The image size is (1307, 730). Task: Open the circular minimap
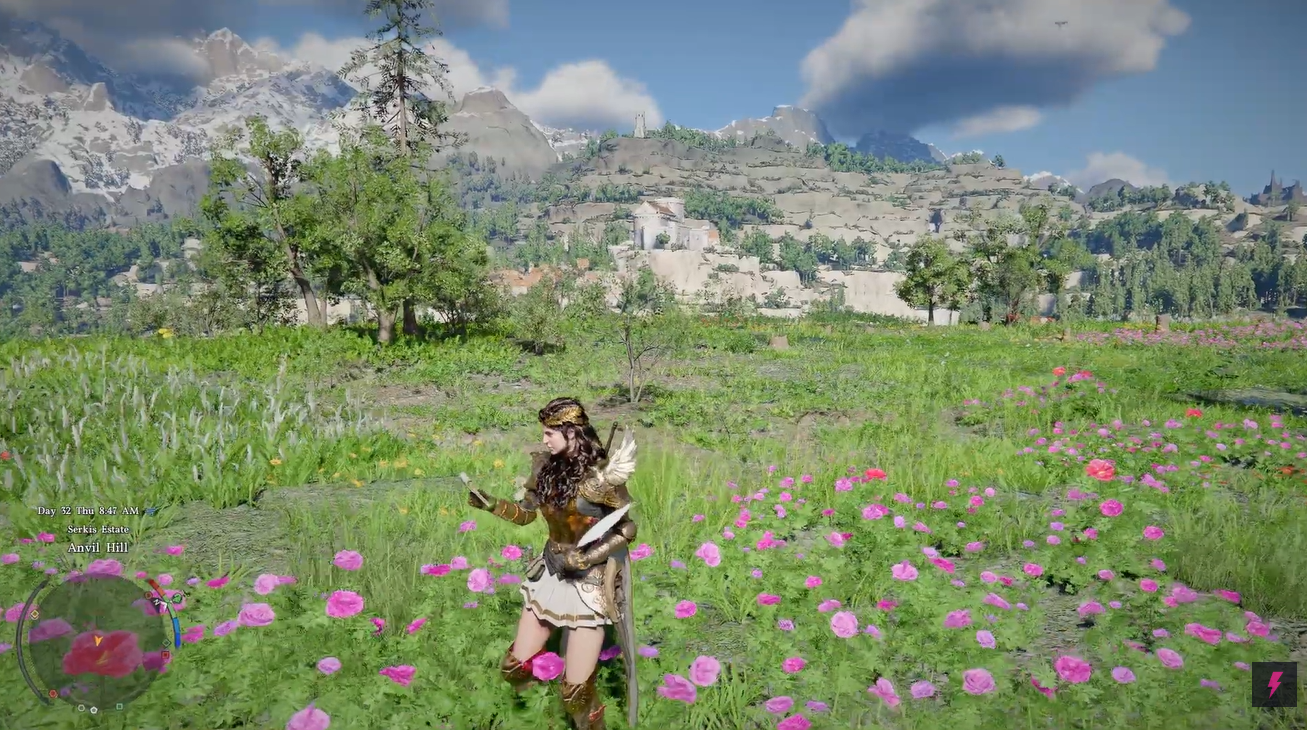97,641
